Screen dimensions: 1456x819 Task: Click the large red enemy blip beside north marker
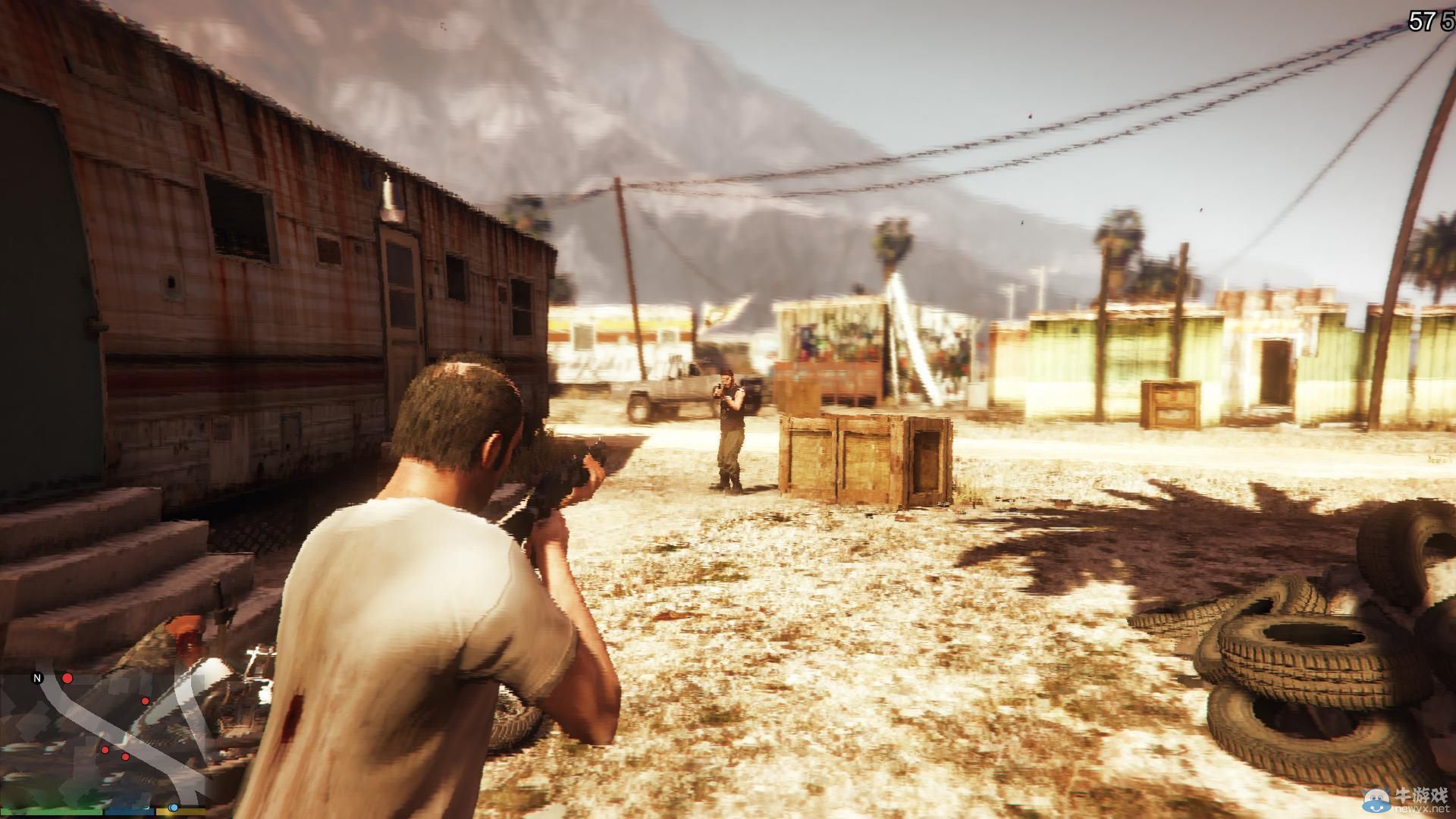(67, 677)
